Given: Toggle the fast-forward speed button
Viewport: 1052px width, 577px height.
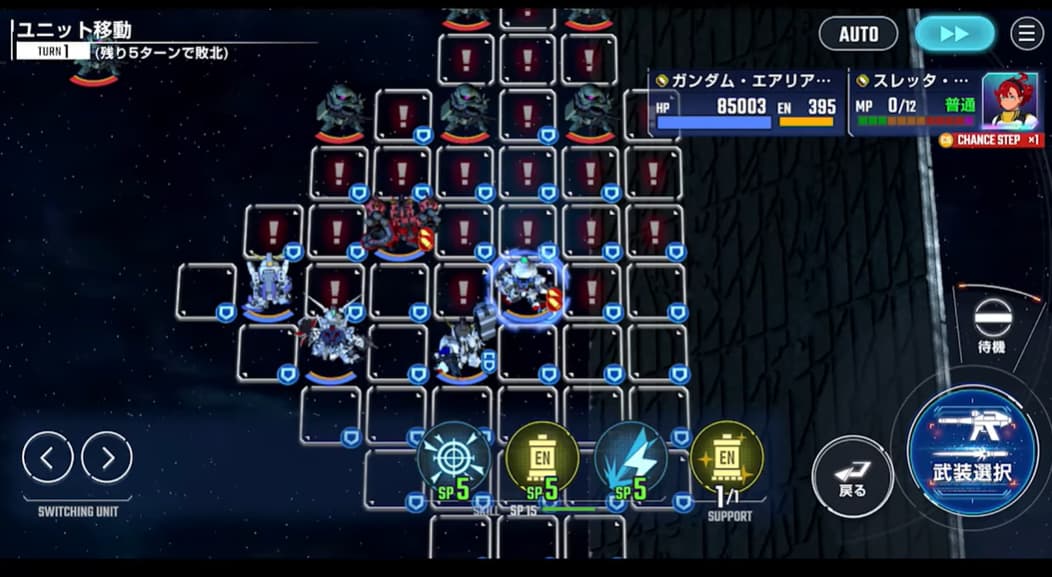Looking at the screenshot, I should pyautogui.click(x=954, y=34).
